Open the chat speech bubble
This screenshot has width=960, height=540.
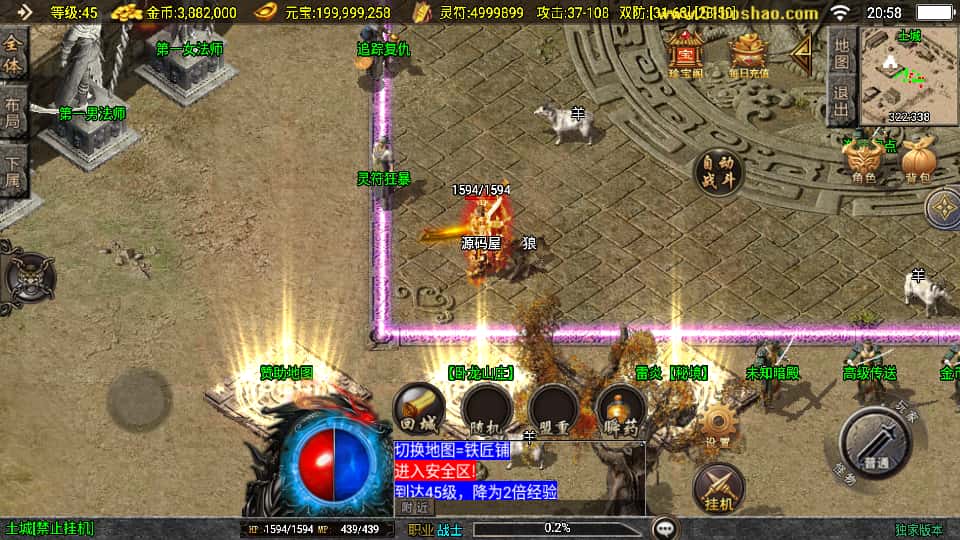point(664,528)
